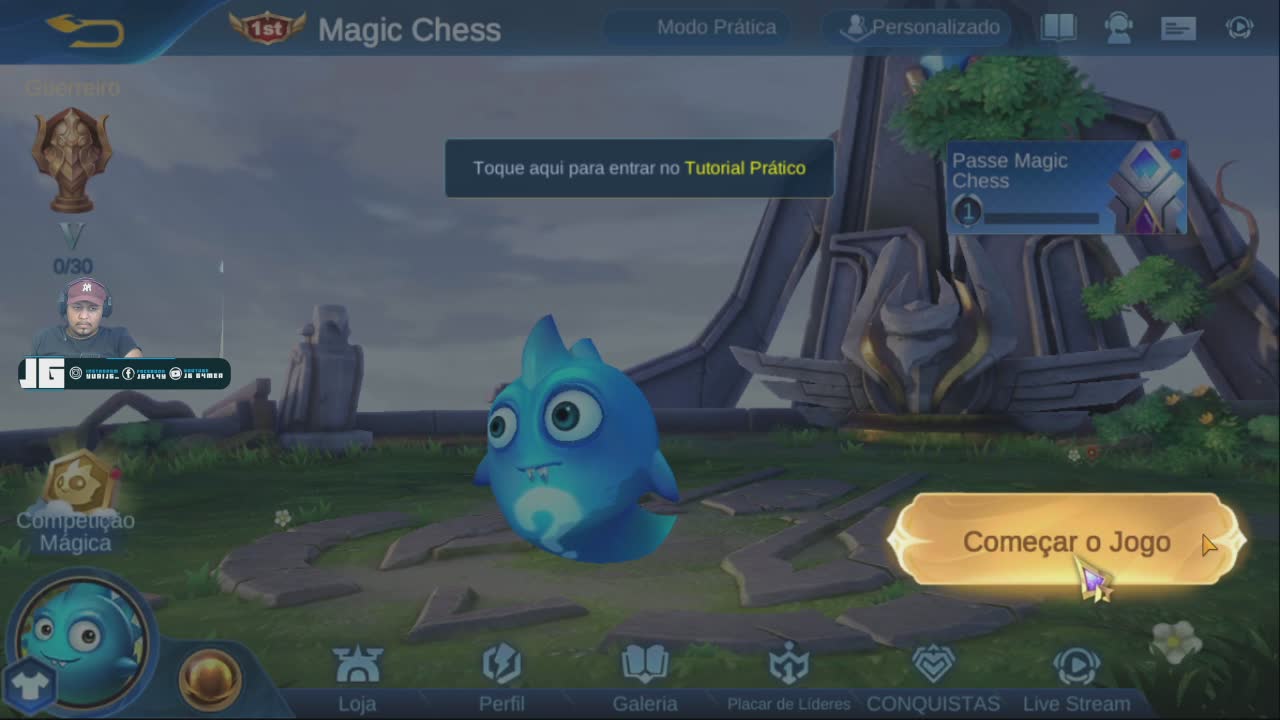Open the replay camera icon
Image resolution: width=1280 pixels, height=720 pixels.
point(1239,28)
